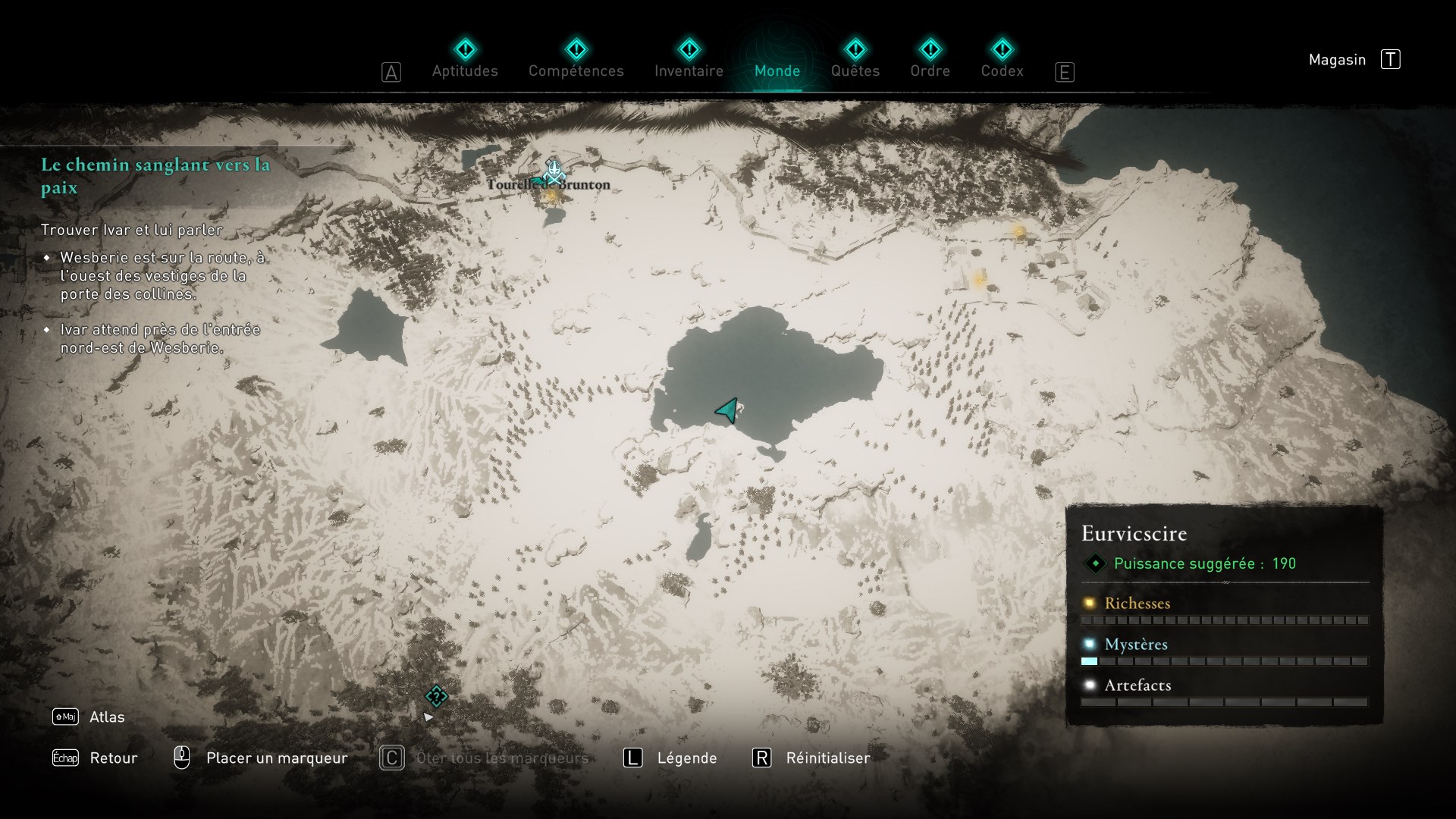Show the Quêtes tab
Screen dimensions: 1456x819
pos(855,71)
